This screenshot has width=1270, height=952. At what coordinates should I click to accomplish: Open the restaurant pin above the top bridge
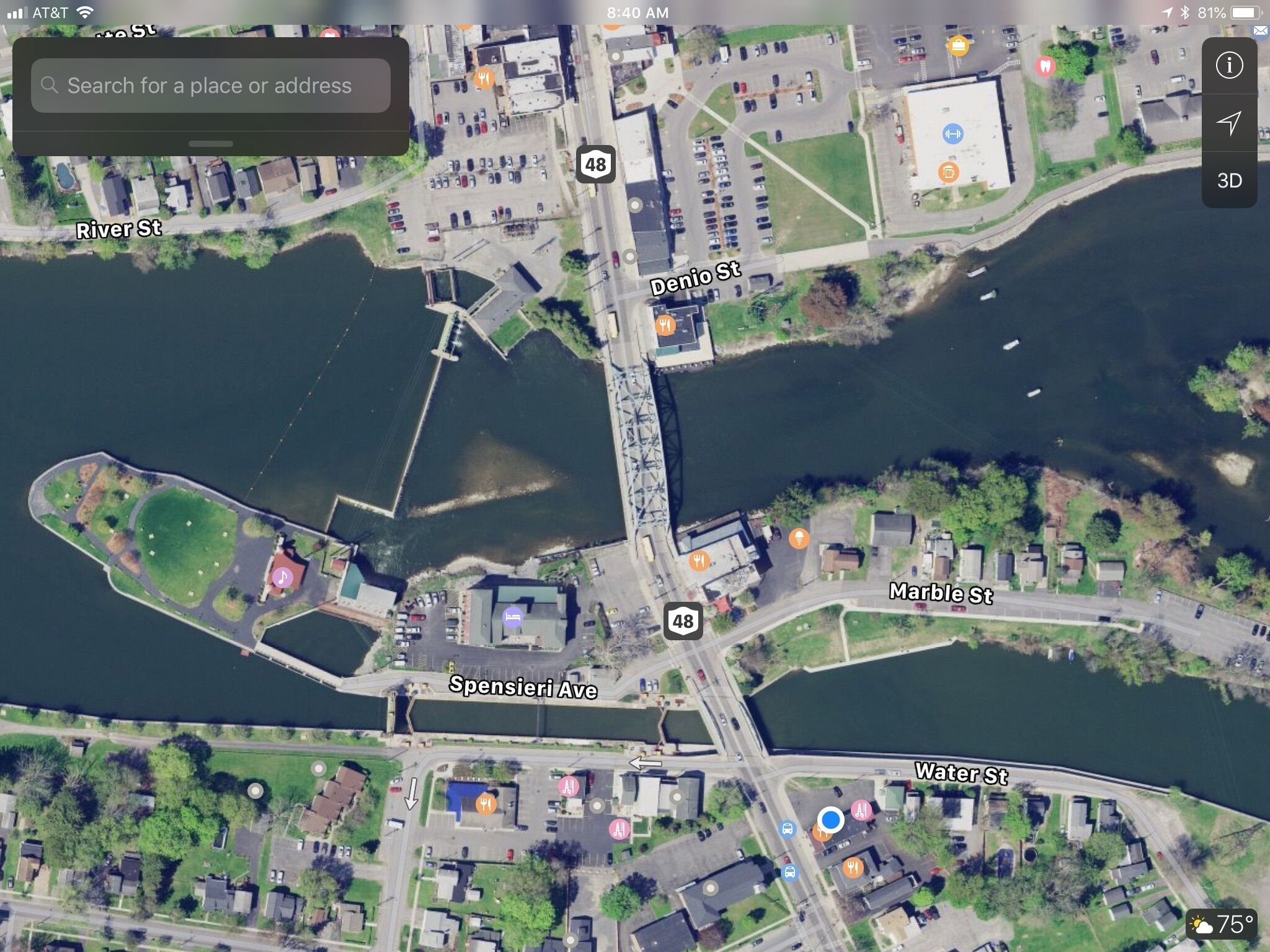[486, 77]
